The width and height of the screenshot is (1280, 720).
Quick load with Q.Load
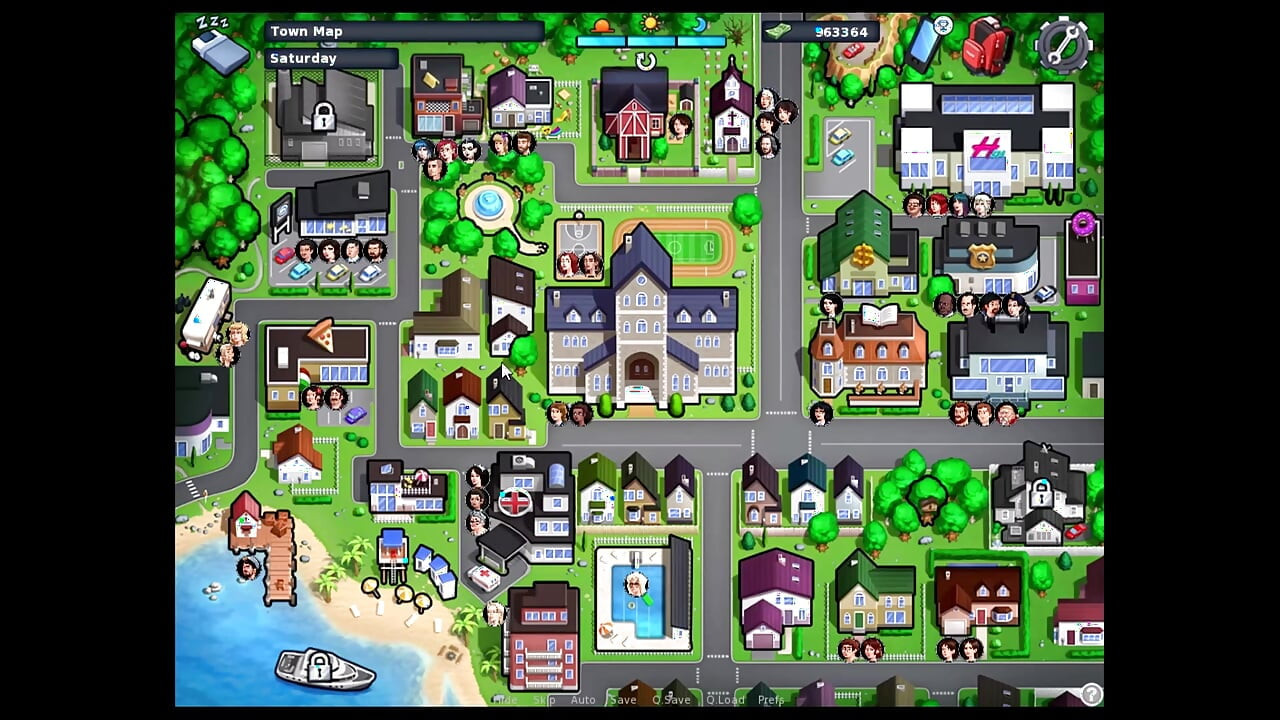coord(725,700)
